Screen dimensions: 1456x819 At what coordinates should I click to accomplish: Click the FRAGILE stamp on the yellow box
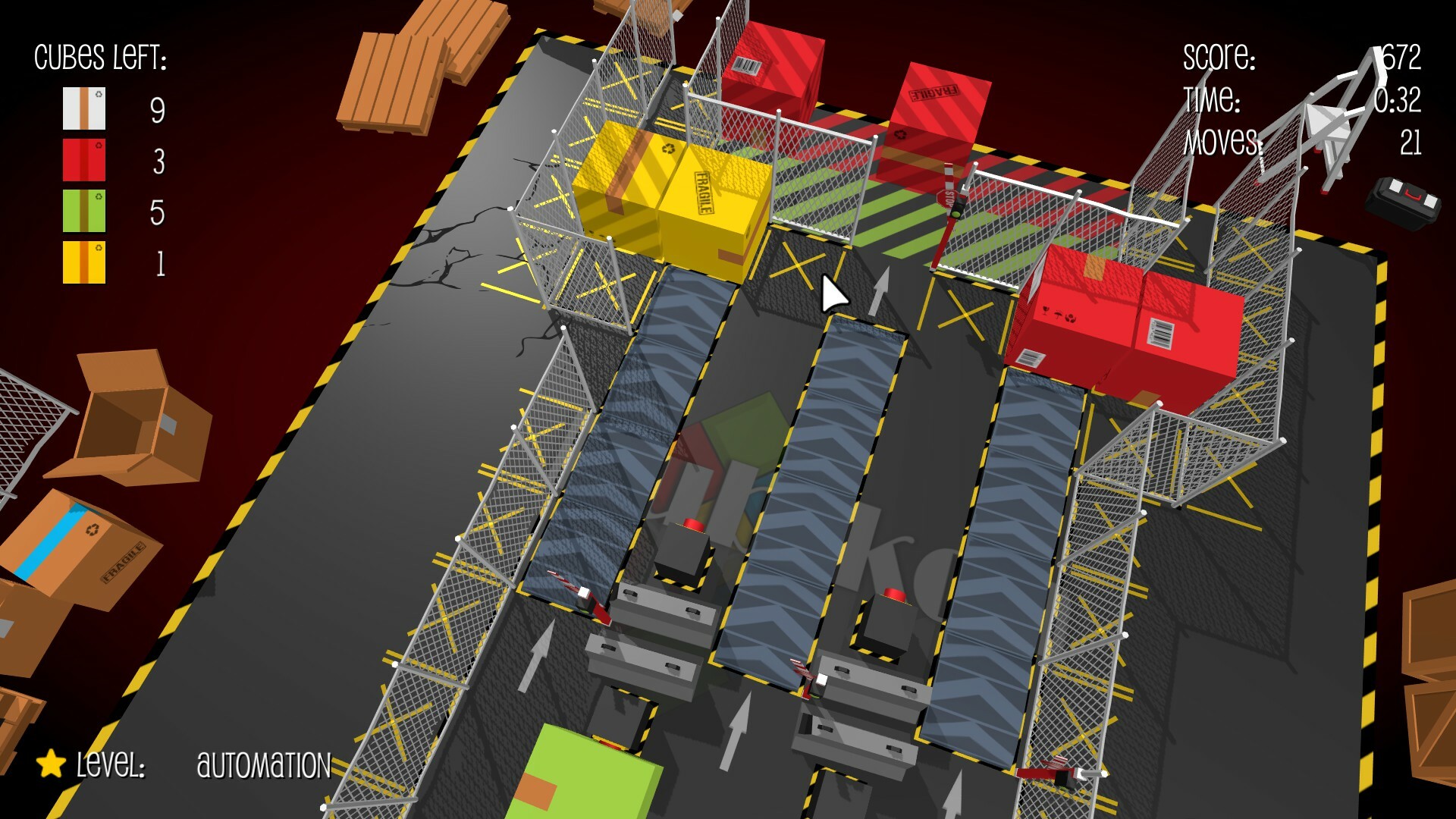click(706, 191)
